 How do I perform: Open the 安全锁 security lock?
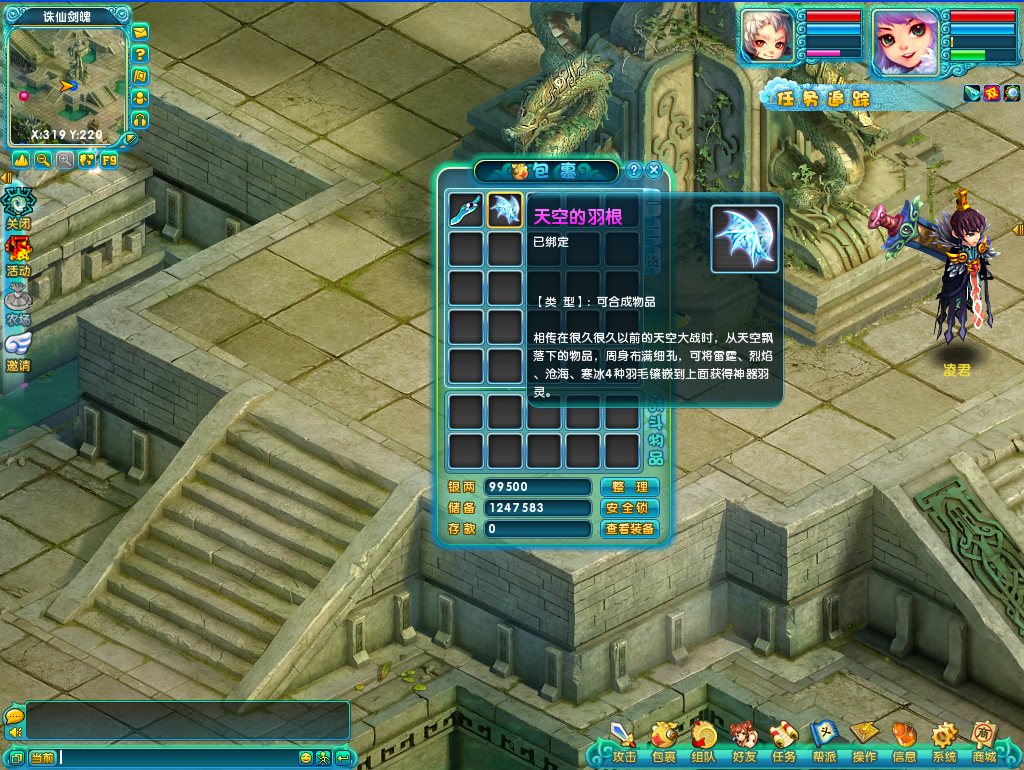(630, 508)
